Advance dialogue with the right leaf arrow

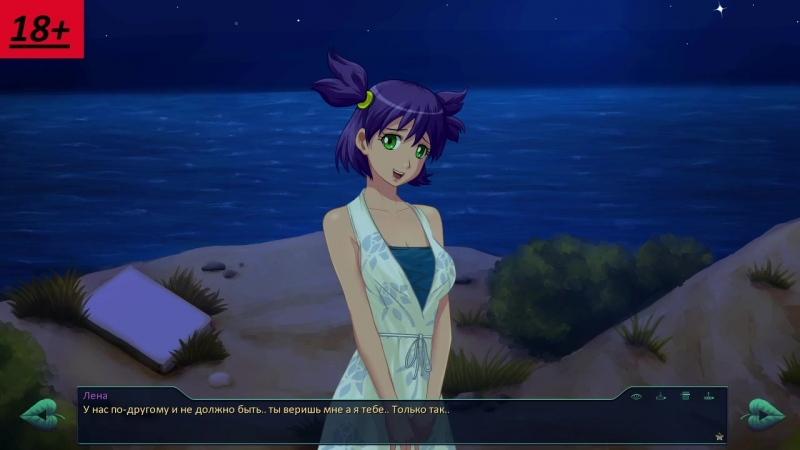762,413
